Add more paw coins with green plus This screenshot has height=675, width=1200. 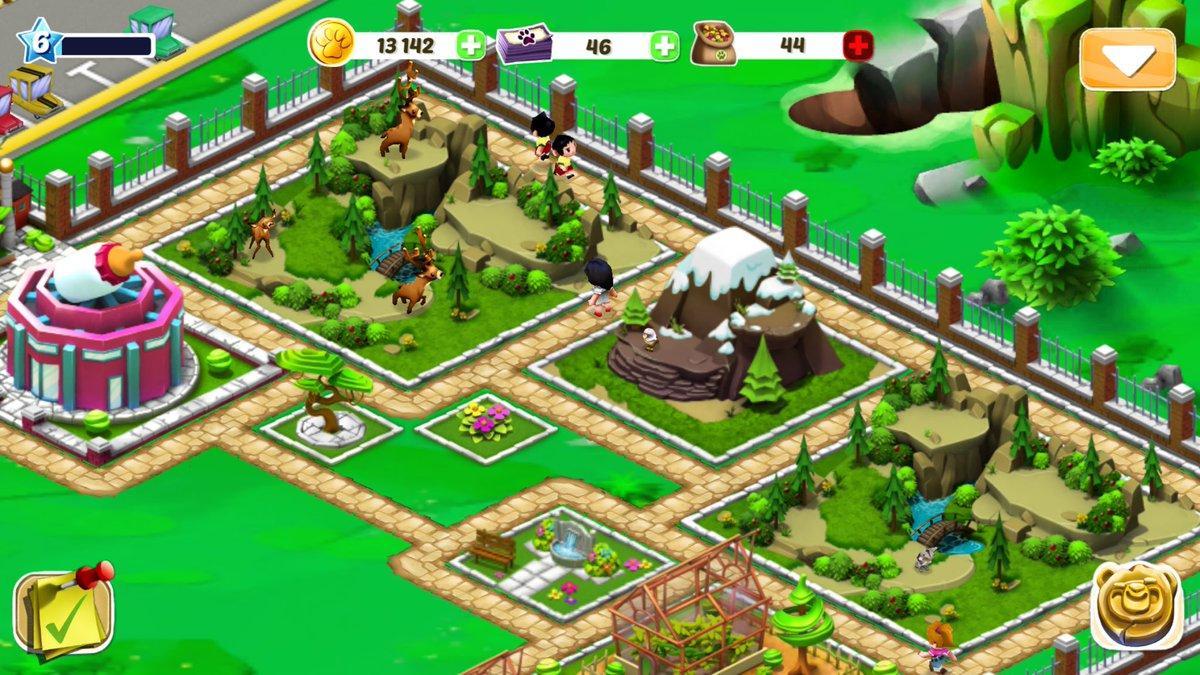click(471, 45)
